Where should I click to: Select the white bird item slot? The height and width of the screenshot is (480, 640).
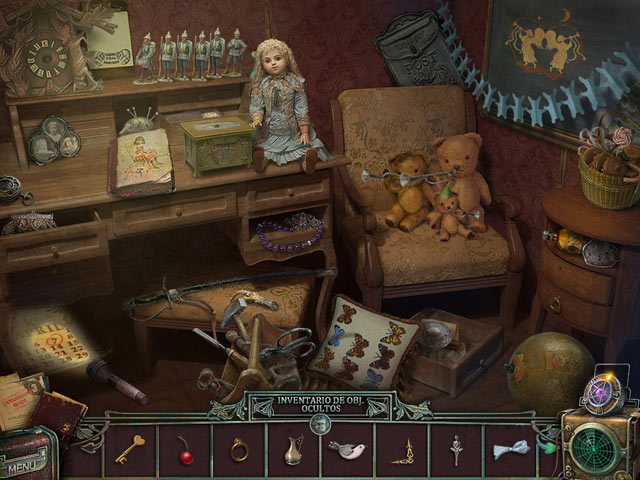[347, 450]
